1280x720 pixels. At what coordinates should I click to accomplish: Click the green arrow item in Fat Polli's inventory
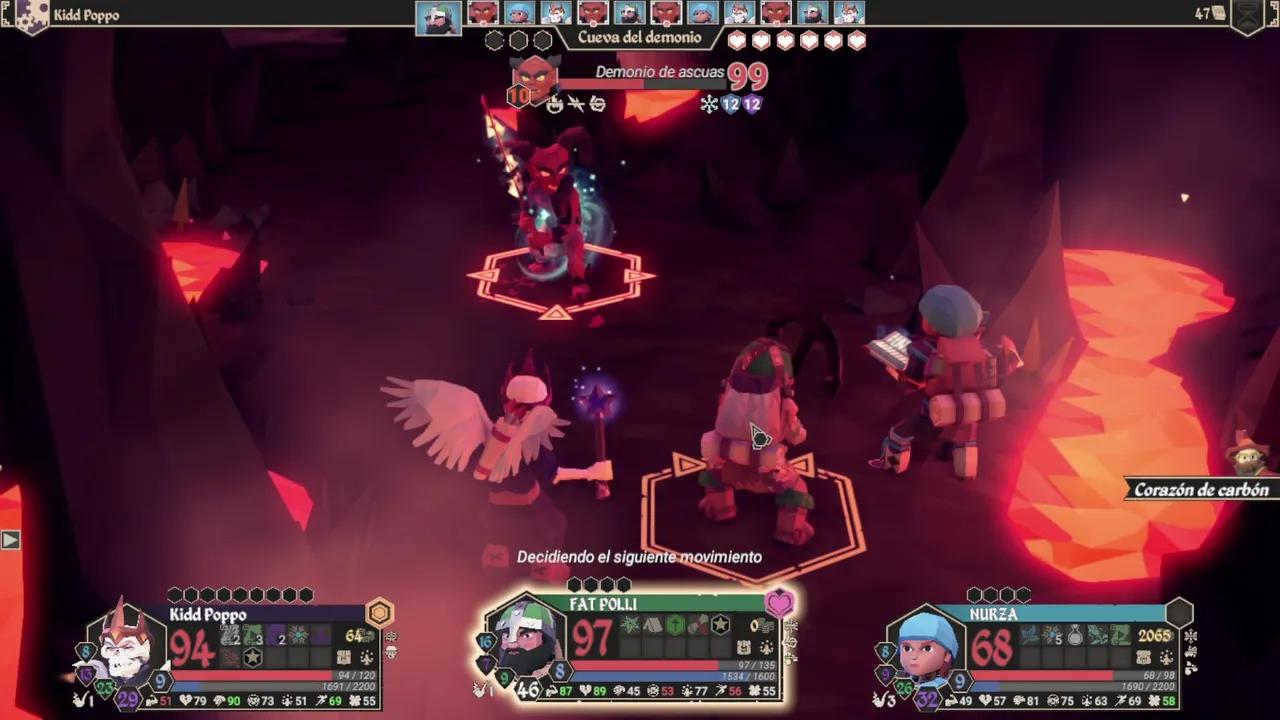point(675,626)
